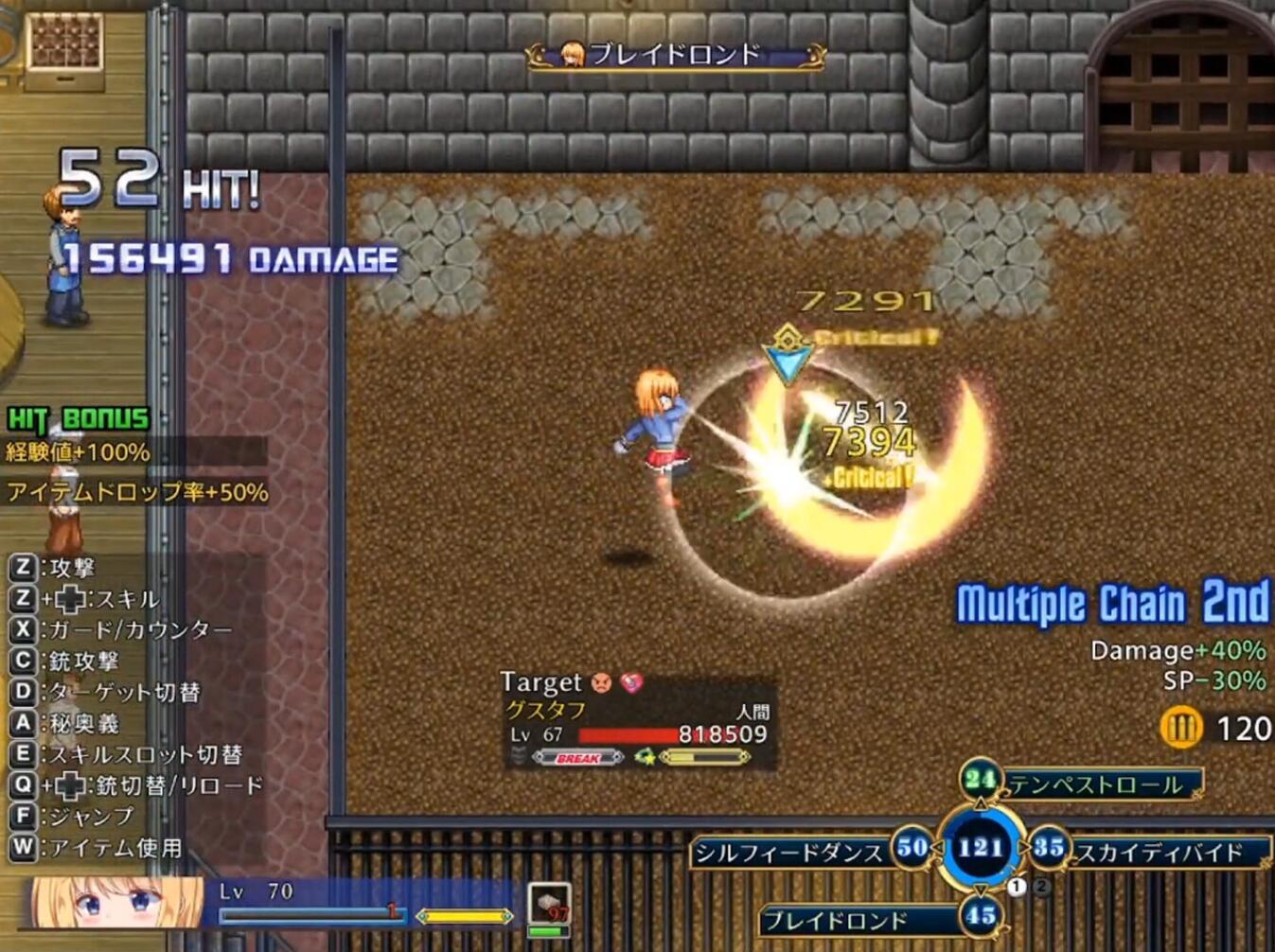Open the left arrow toward シルフィードダンス

(x=937, y=847)
